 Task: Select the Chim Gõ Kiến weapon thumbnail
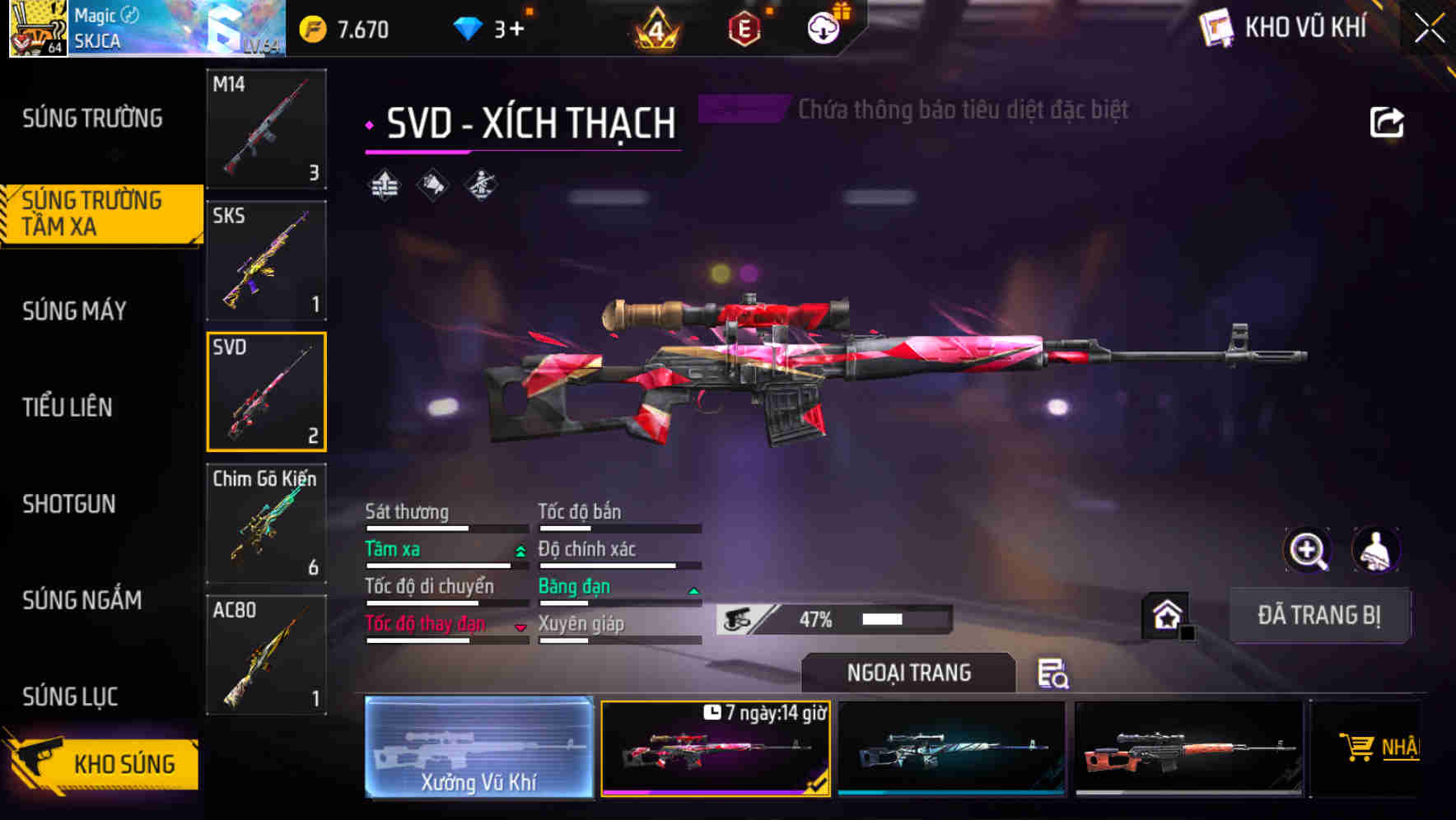(265, 523)
